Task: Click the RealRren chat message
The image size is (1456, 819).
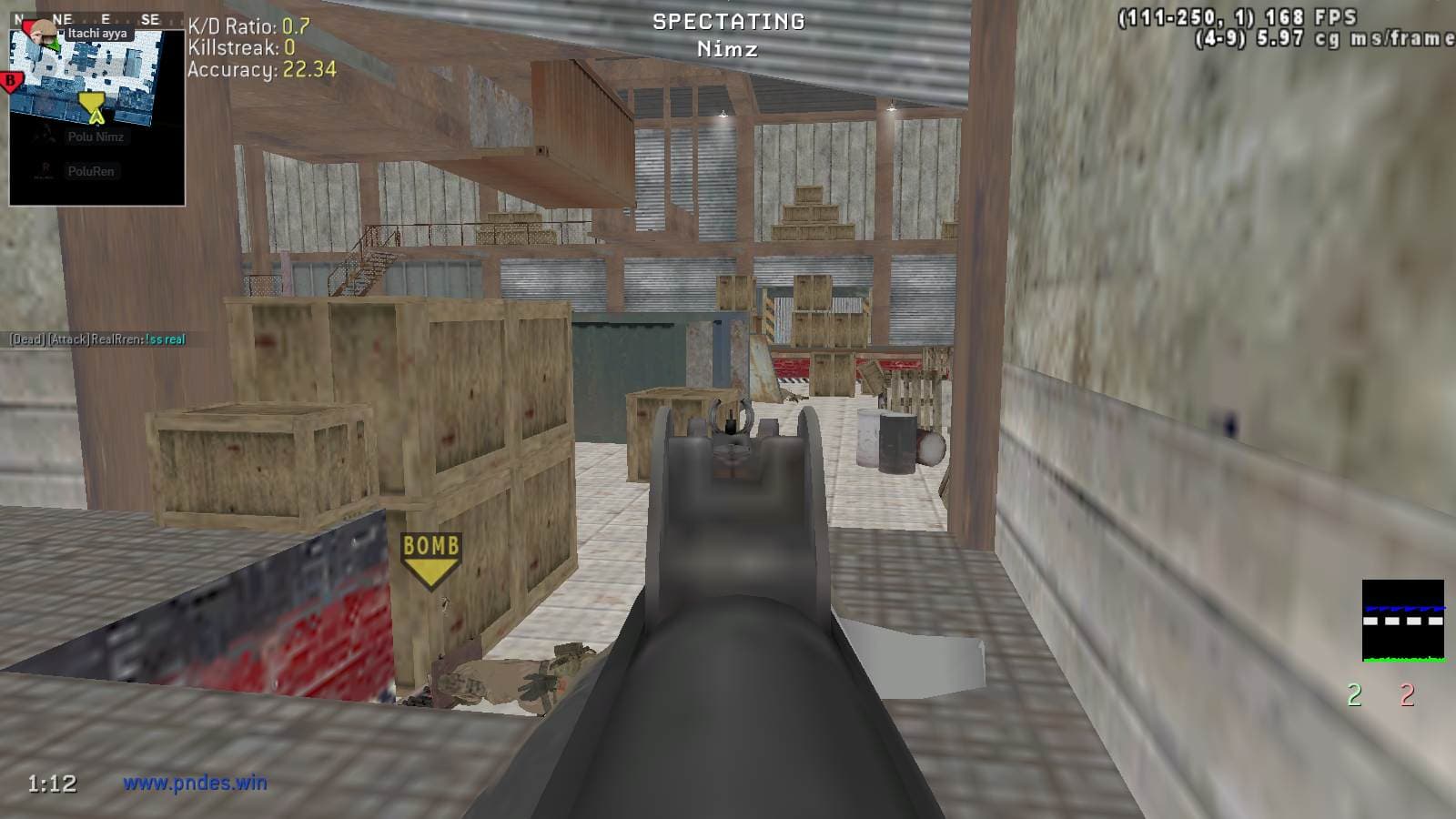Action: click(x=97, y=339)
